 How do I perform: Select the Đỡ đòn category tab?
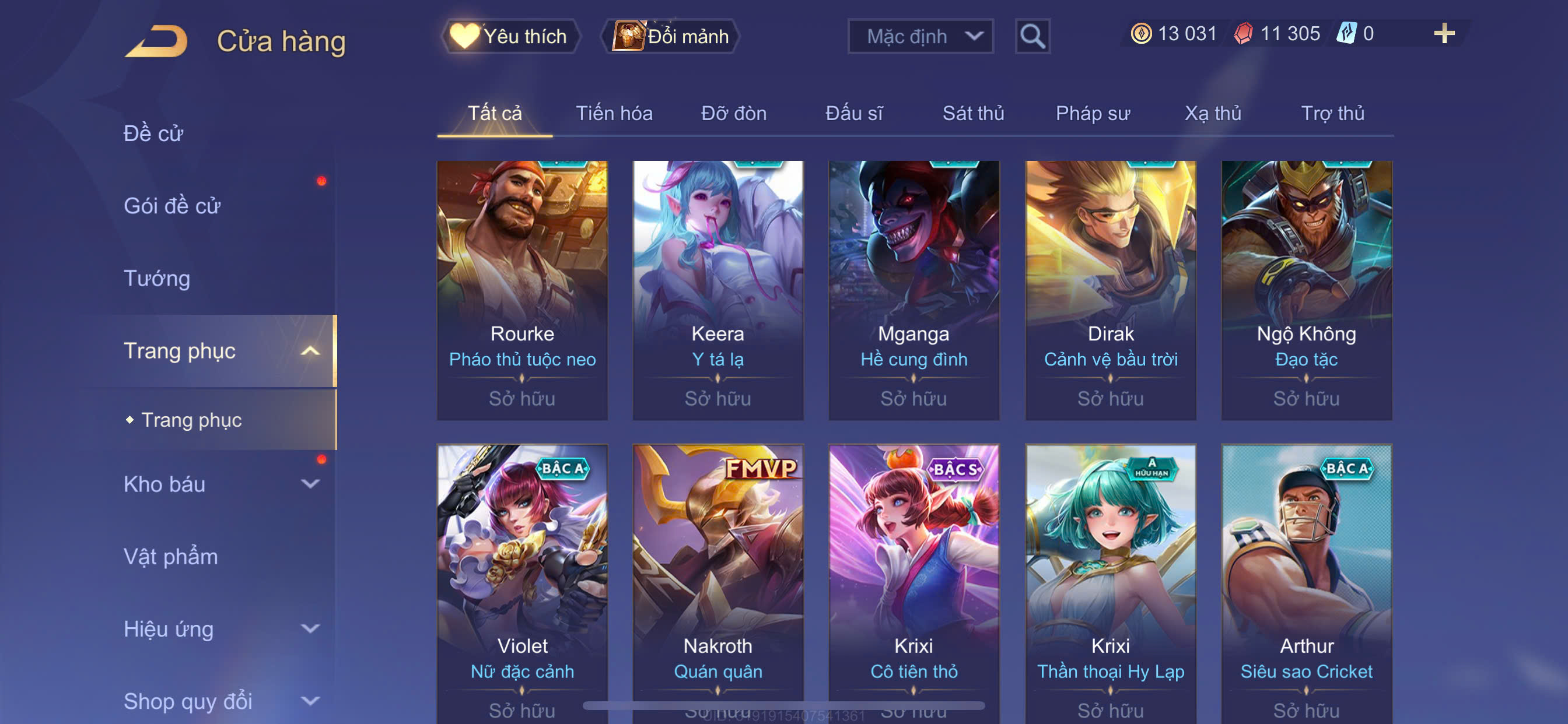(x=733, y=113)
